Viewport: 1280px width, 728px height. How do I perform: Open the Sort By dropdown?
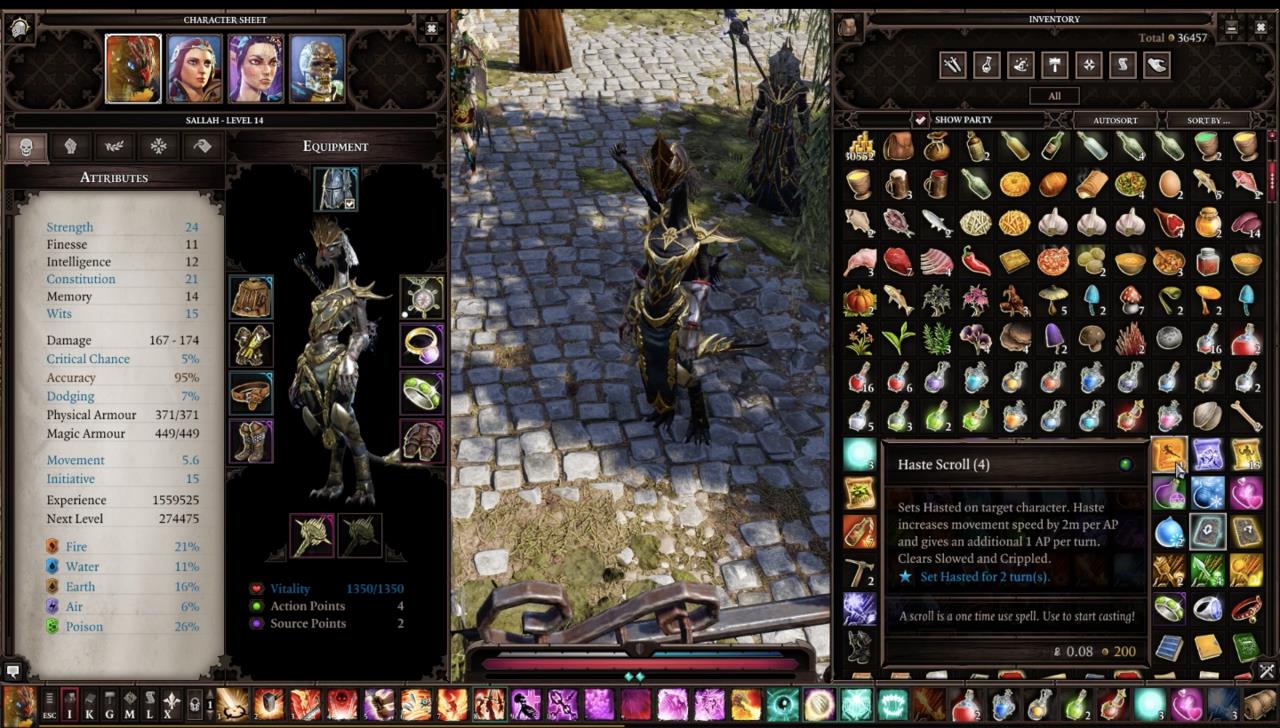click(x=1208, y=120)
